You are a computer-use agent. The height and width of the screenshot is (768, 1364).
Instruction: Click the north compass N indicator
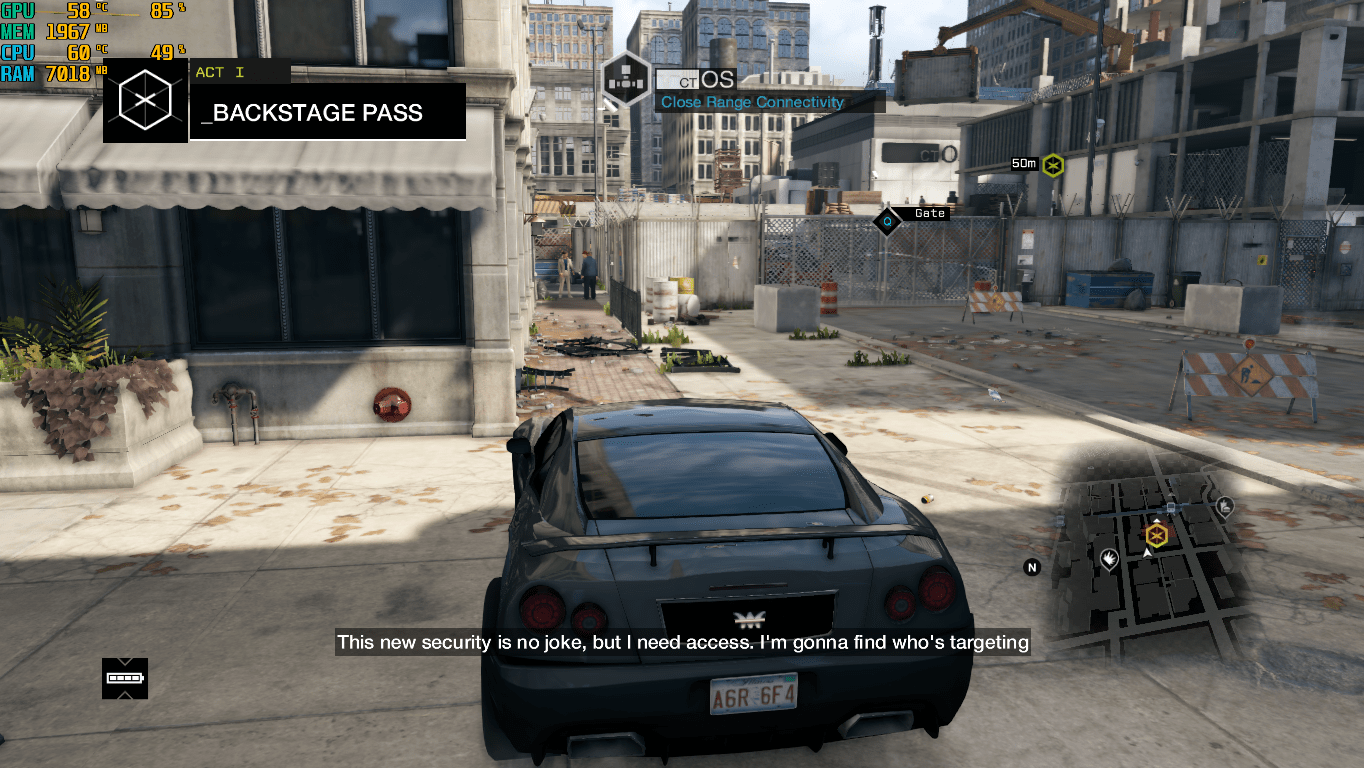coord(1032,567)
